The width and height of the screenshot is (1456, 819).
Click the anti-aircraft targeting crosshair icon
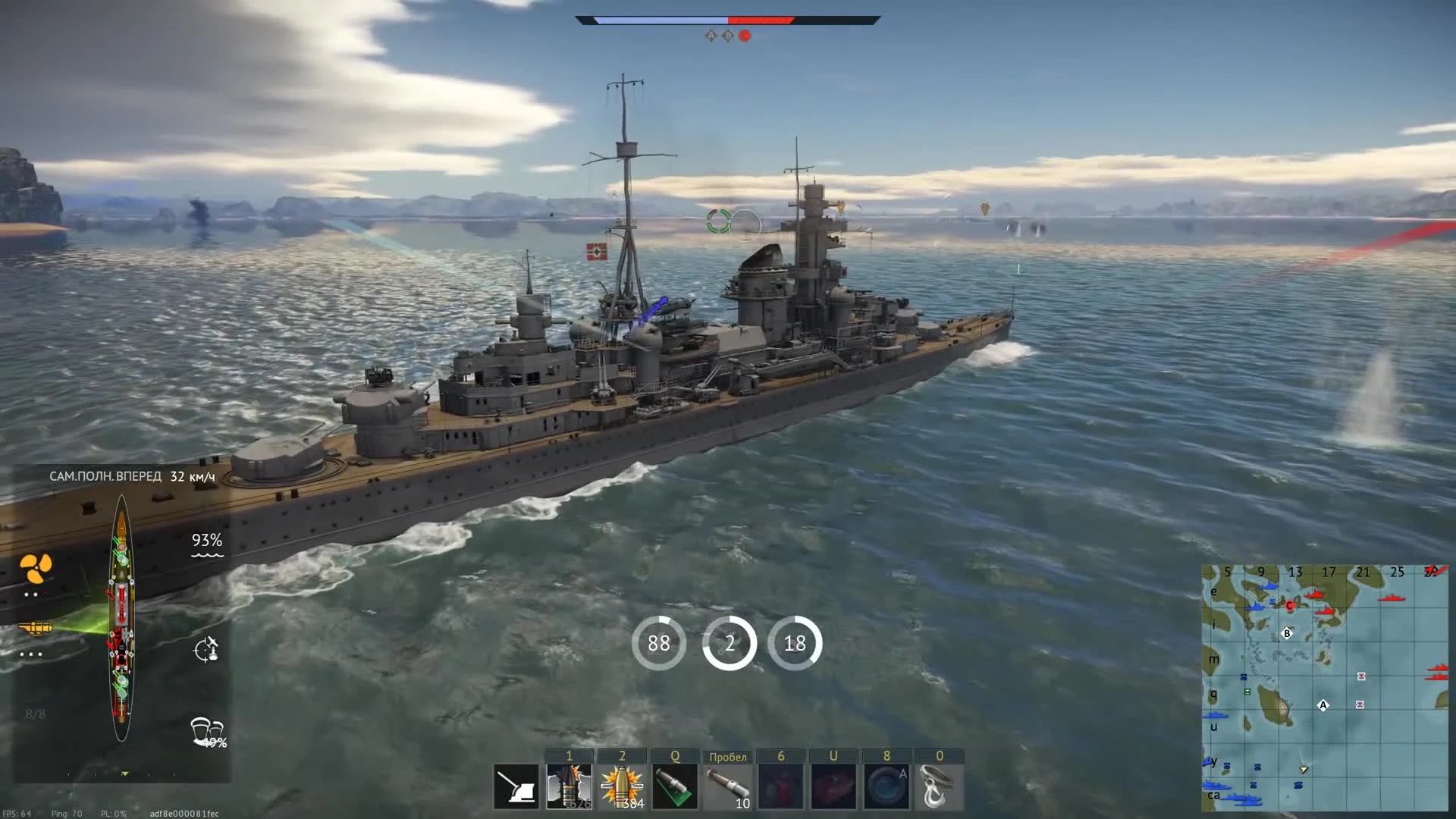click(204, 649)
